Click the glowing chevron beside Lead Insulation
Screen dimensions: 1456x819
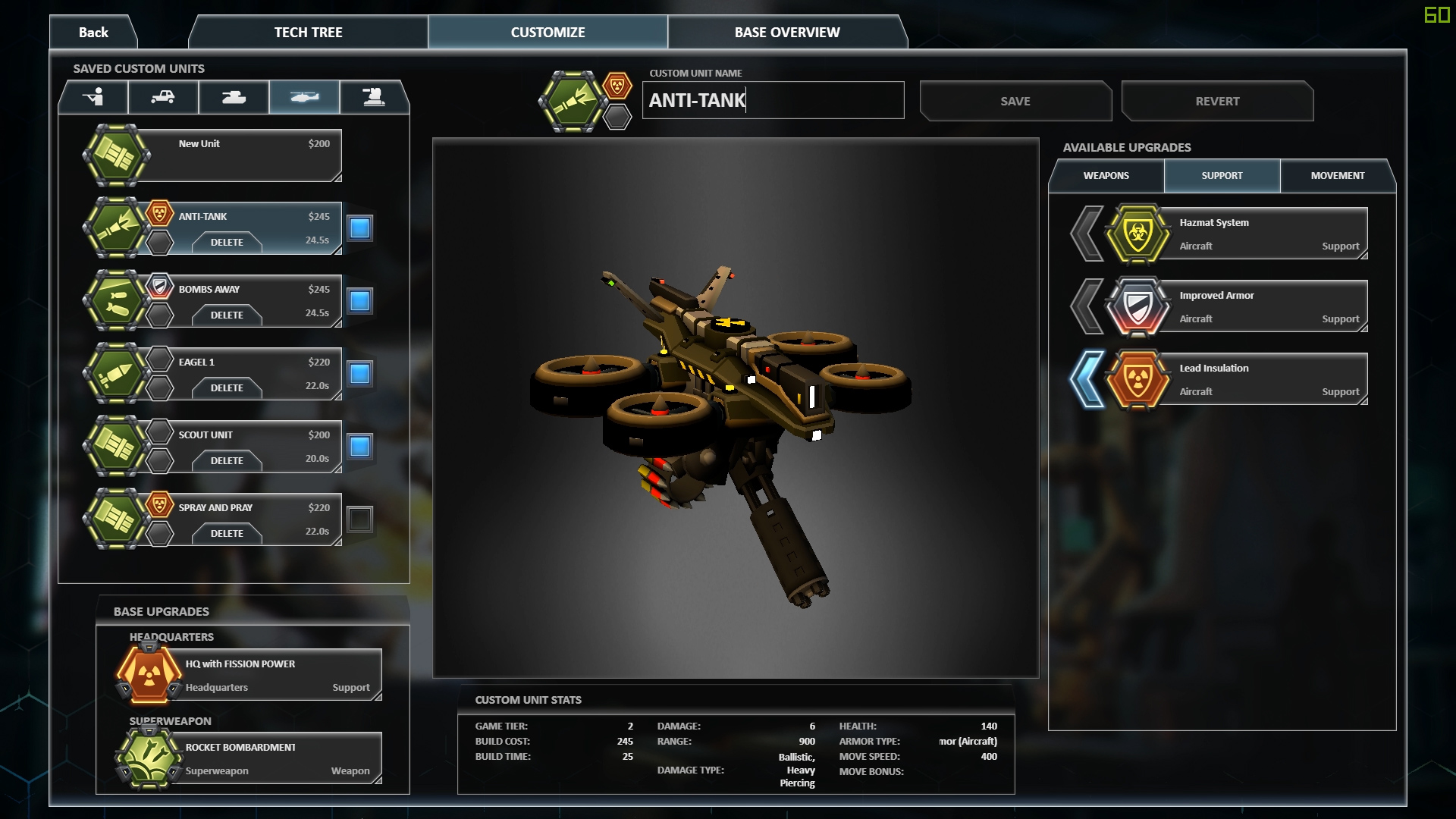click(x=1089, y=378)
